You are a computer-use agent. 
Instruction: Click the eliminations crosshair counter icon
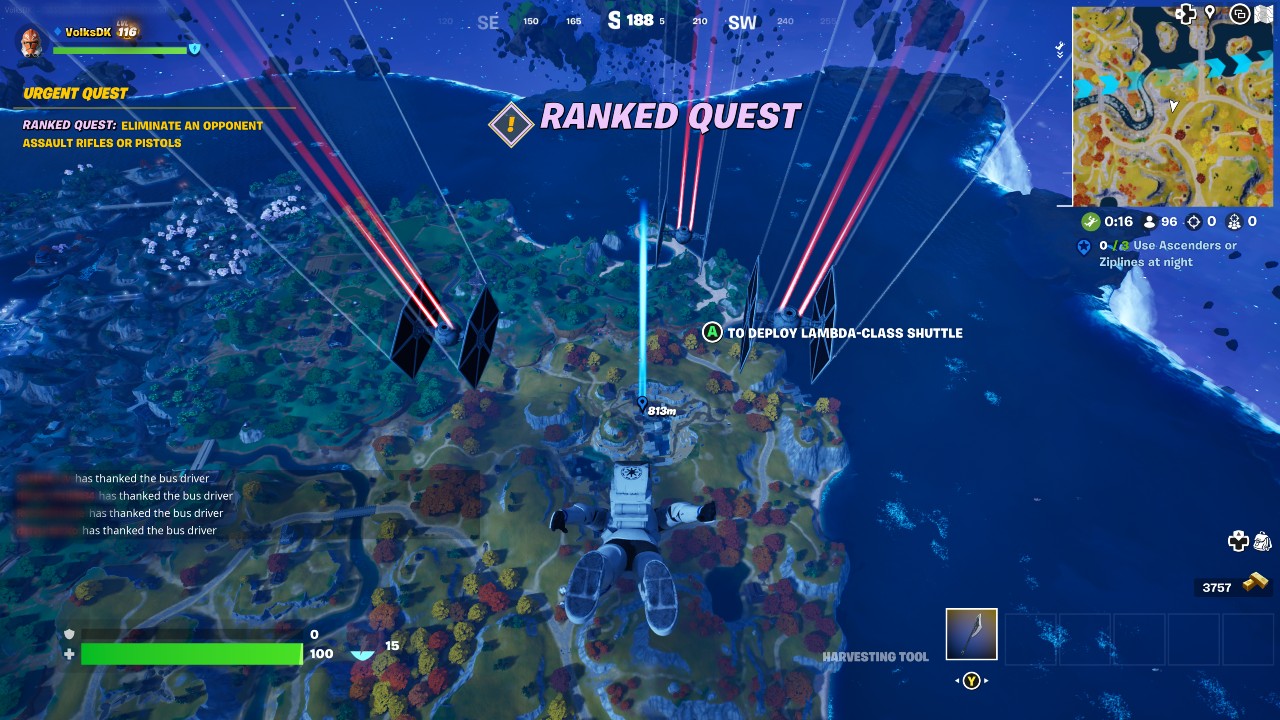click(x=1194, y=222)
